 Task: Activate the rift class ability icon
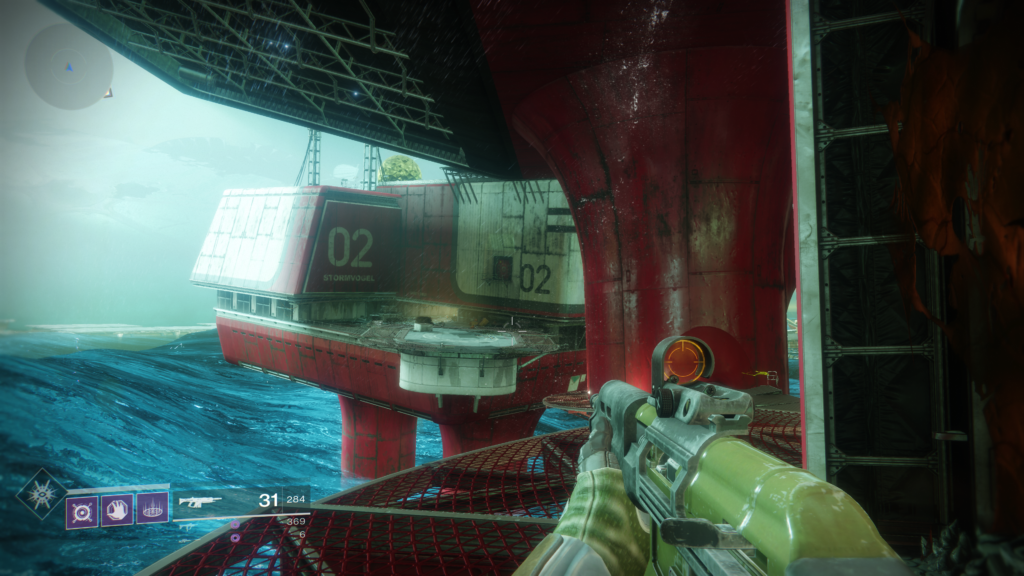[151, 510]
